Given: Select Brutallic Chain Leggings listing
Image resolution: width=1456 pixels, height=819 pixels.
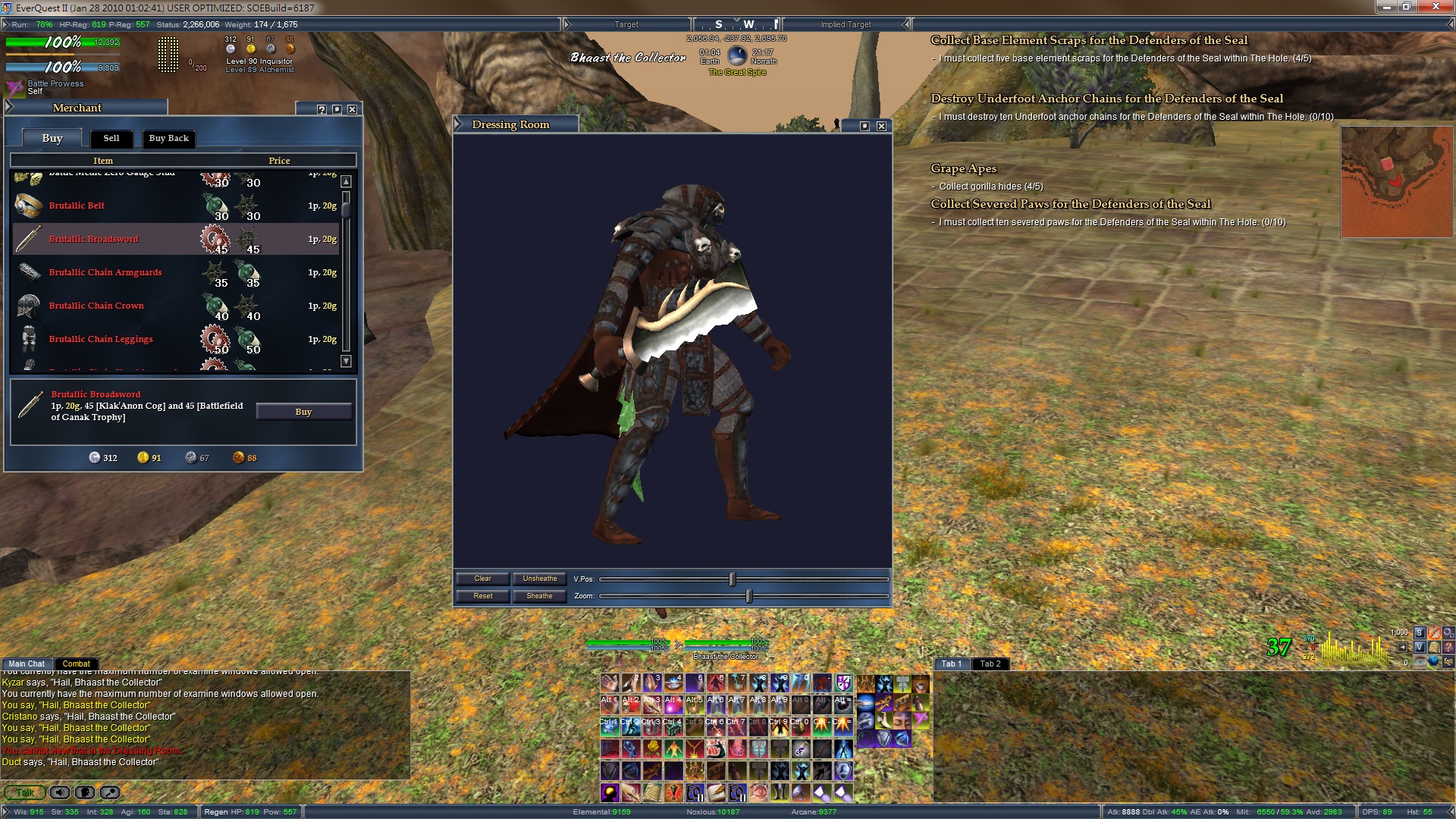Looking at the screenshot, I should pyautogui.click(x=101, y=339).
